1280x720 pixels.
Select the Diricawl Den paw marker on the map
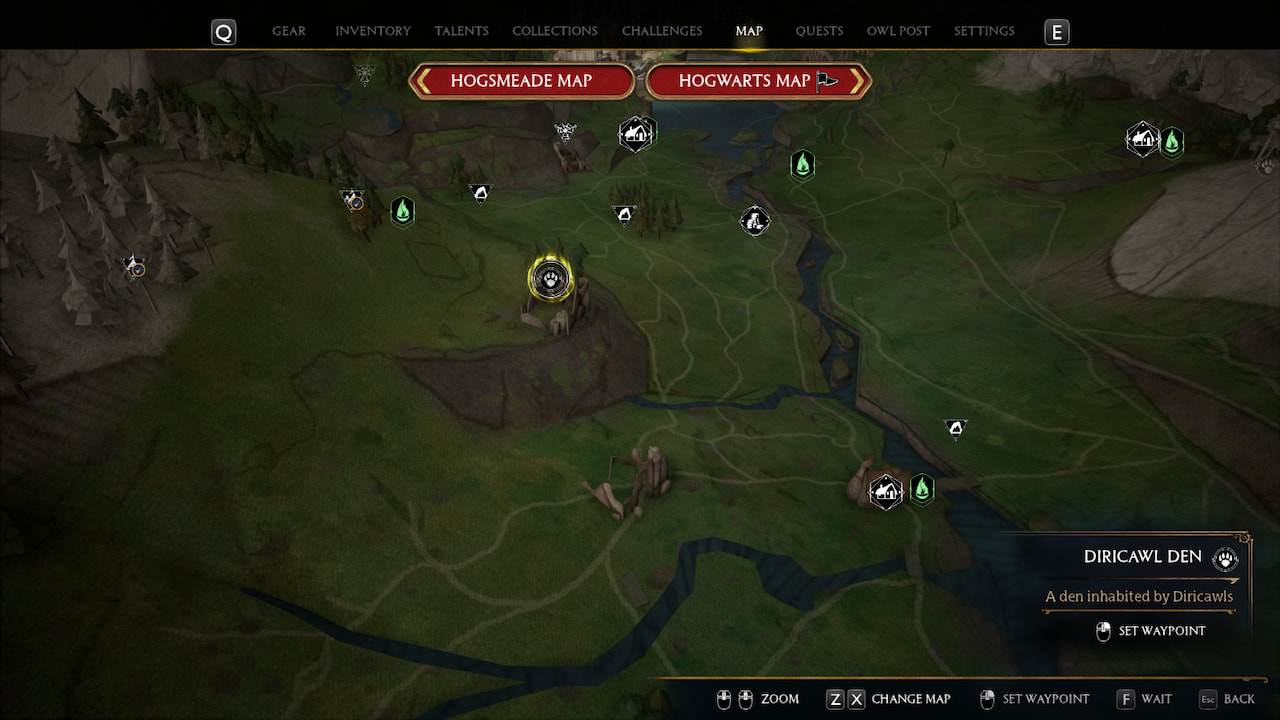[548, 280]
